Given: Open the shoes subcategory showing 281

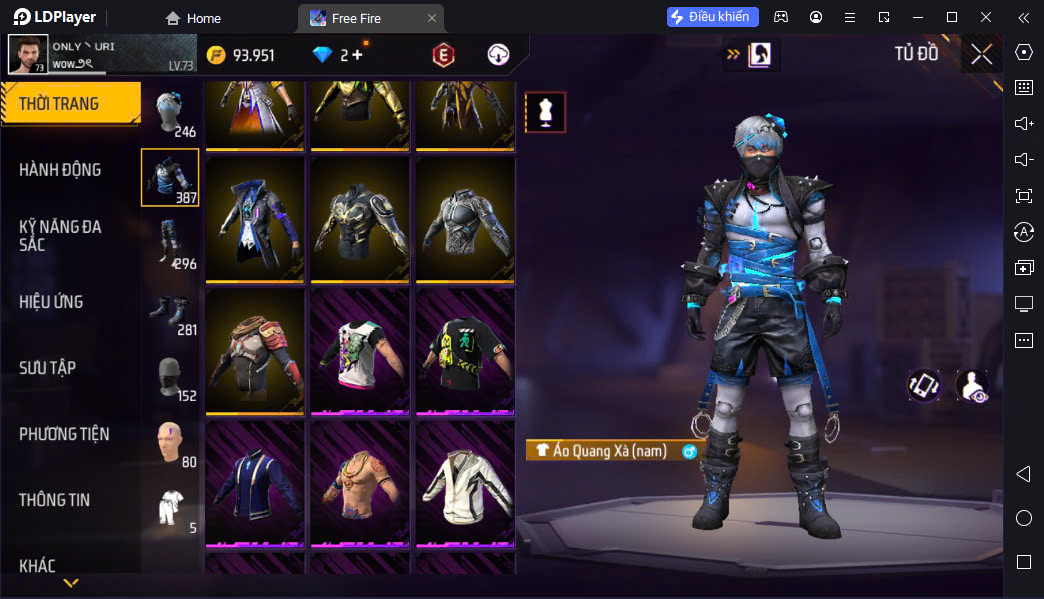Looking at the screenshot, I should coord(170,311).
